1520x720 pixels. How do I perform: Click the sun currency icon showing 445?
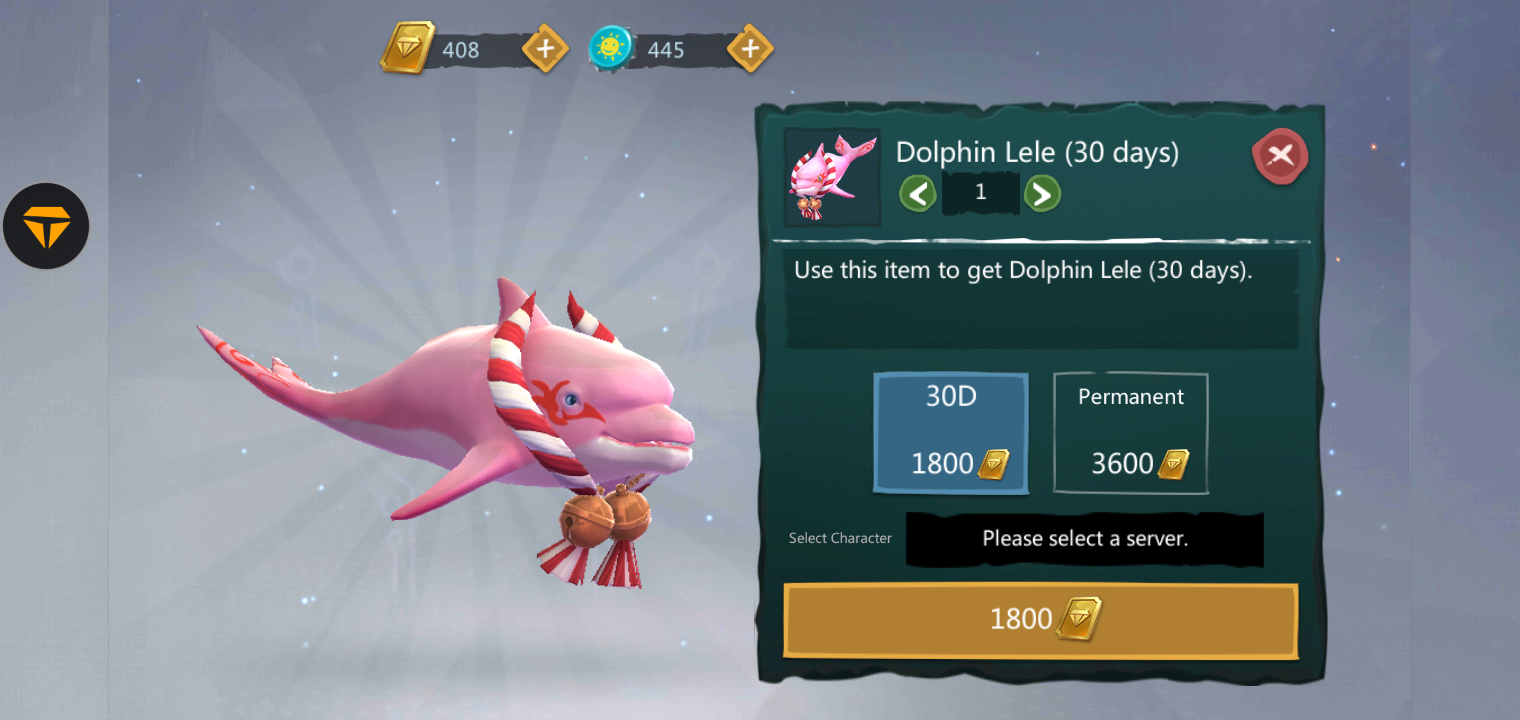pos(611,47)
